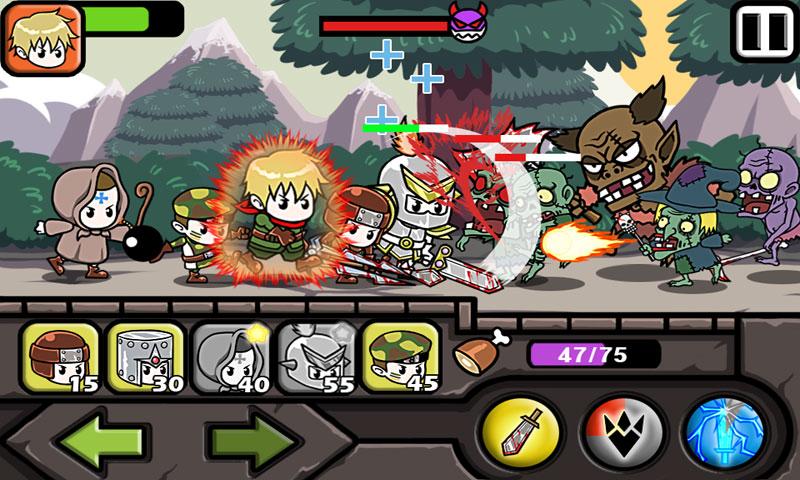Activate the blue lightning sword skill
The image size is (800, 480).
point(724,429)
